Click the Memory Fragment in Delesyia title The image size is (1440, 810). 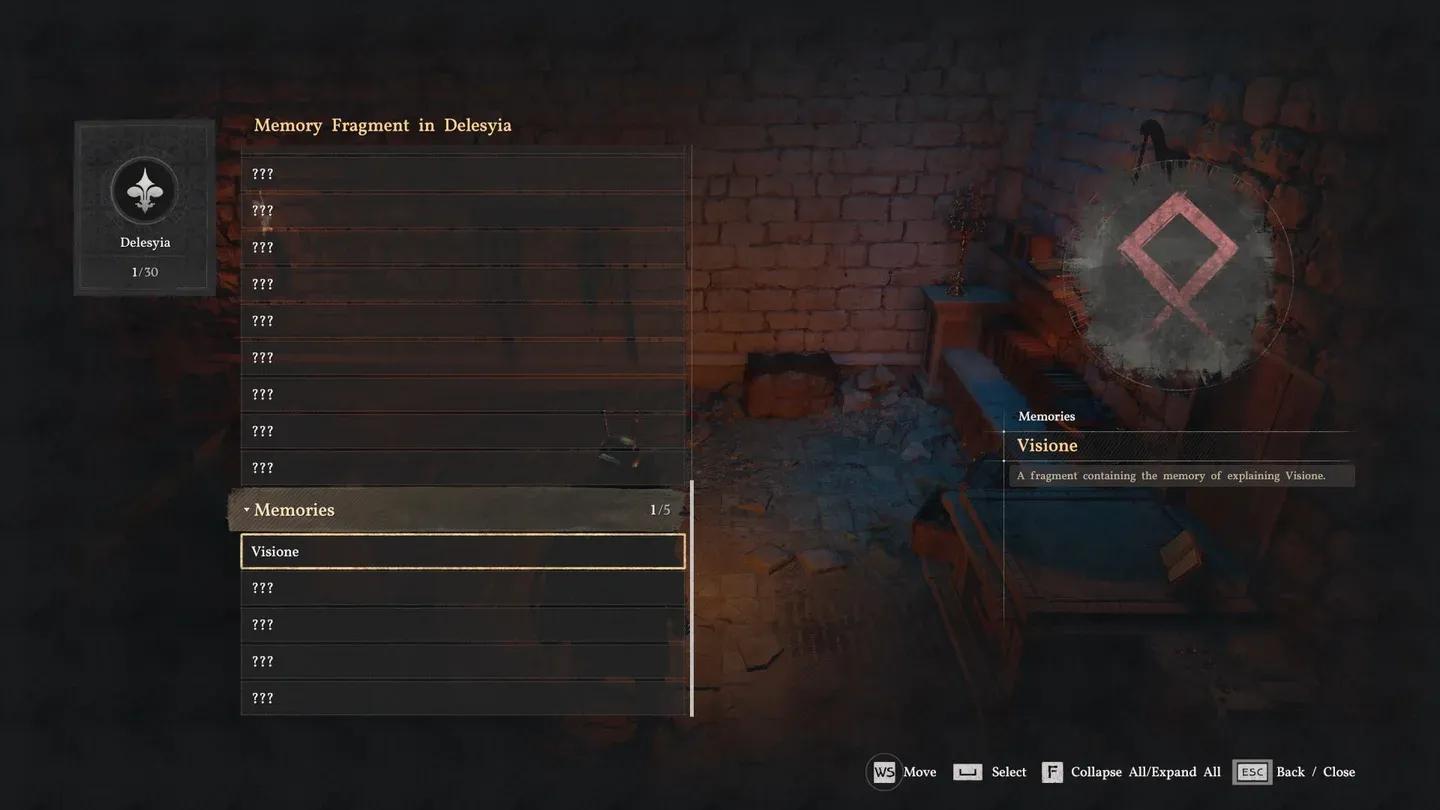pyautogui.click(x=383, y=124)
